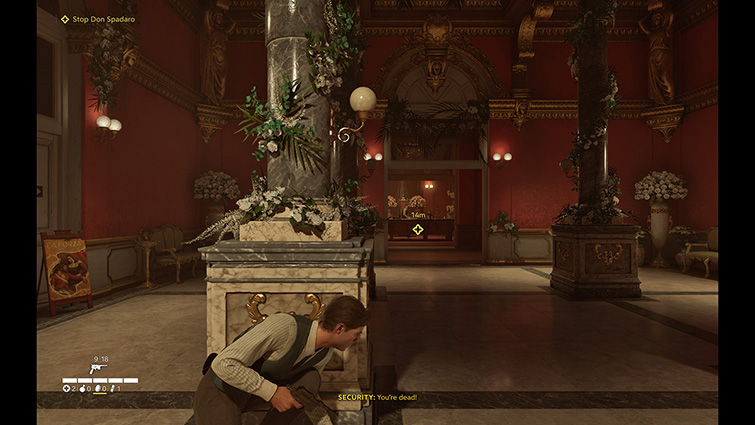Select the equipped pistol weapon icon

(99, 368)
